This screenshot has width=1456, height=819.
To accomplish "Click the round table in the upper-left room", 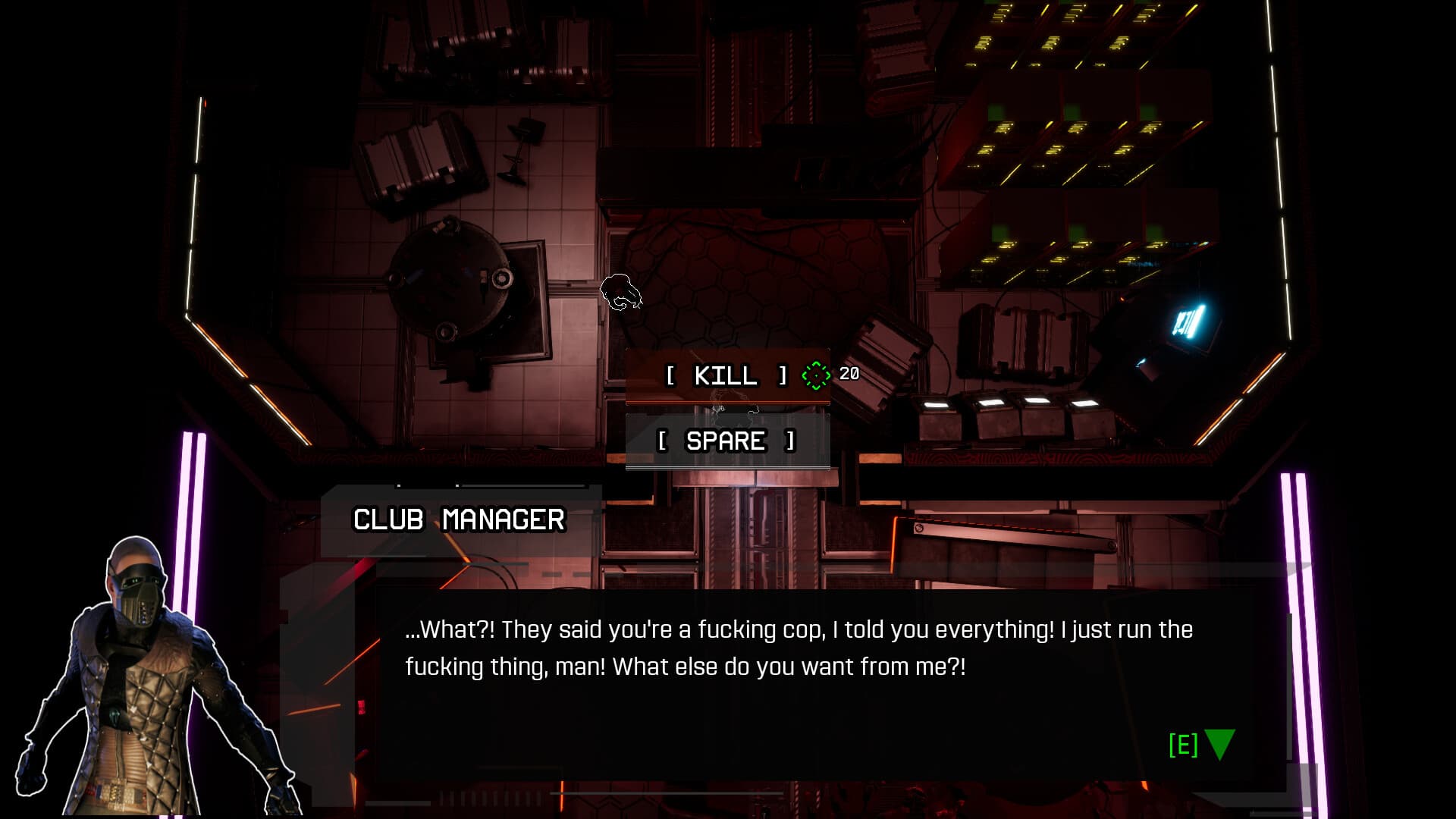I will click(x=451, y=284).
